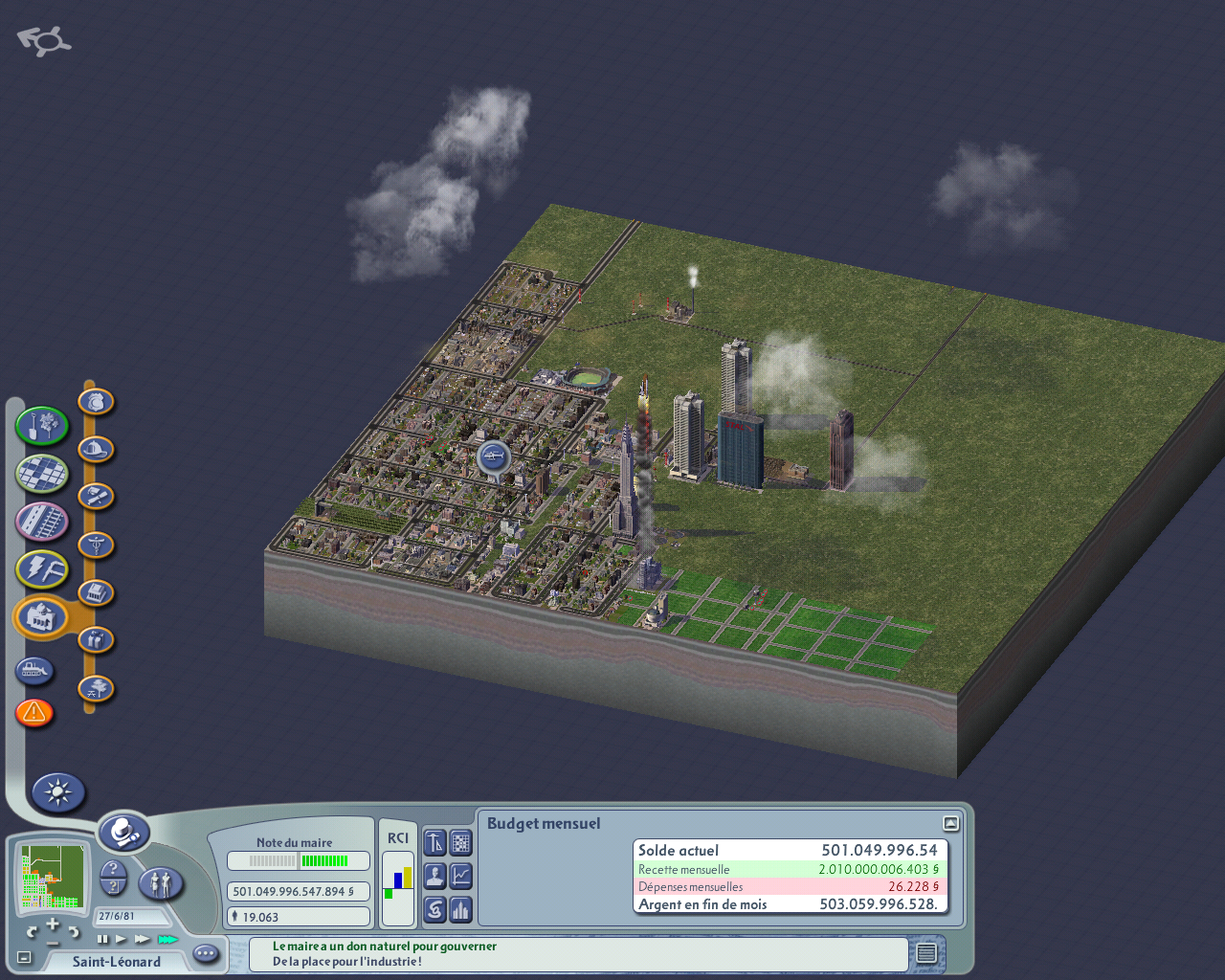1225x980 pixels.
Task: Open the power and water utilities menu
Action: point(41,569)
